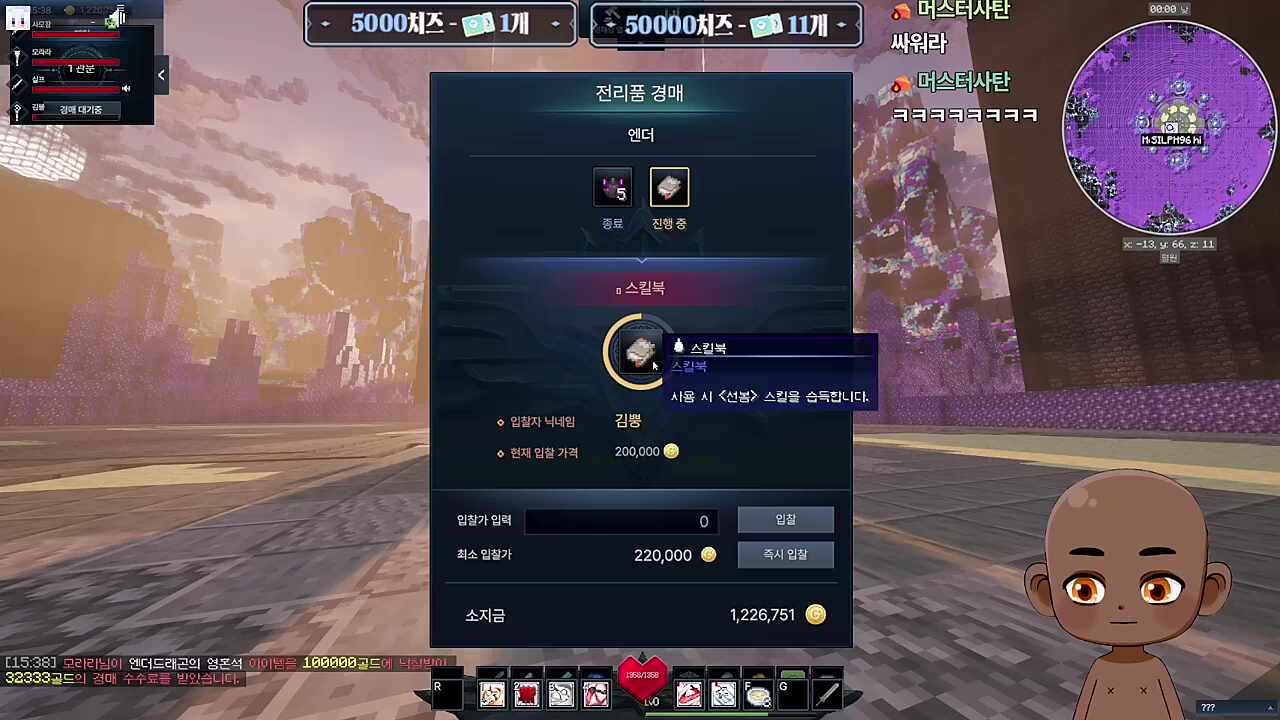Select the skill icon right of the heart
This screenshot has height=720, width=1280.
point(691,694)
